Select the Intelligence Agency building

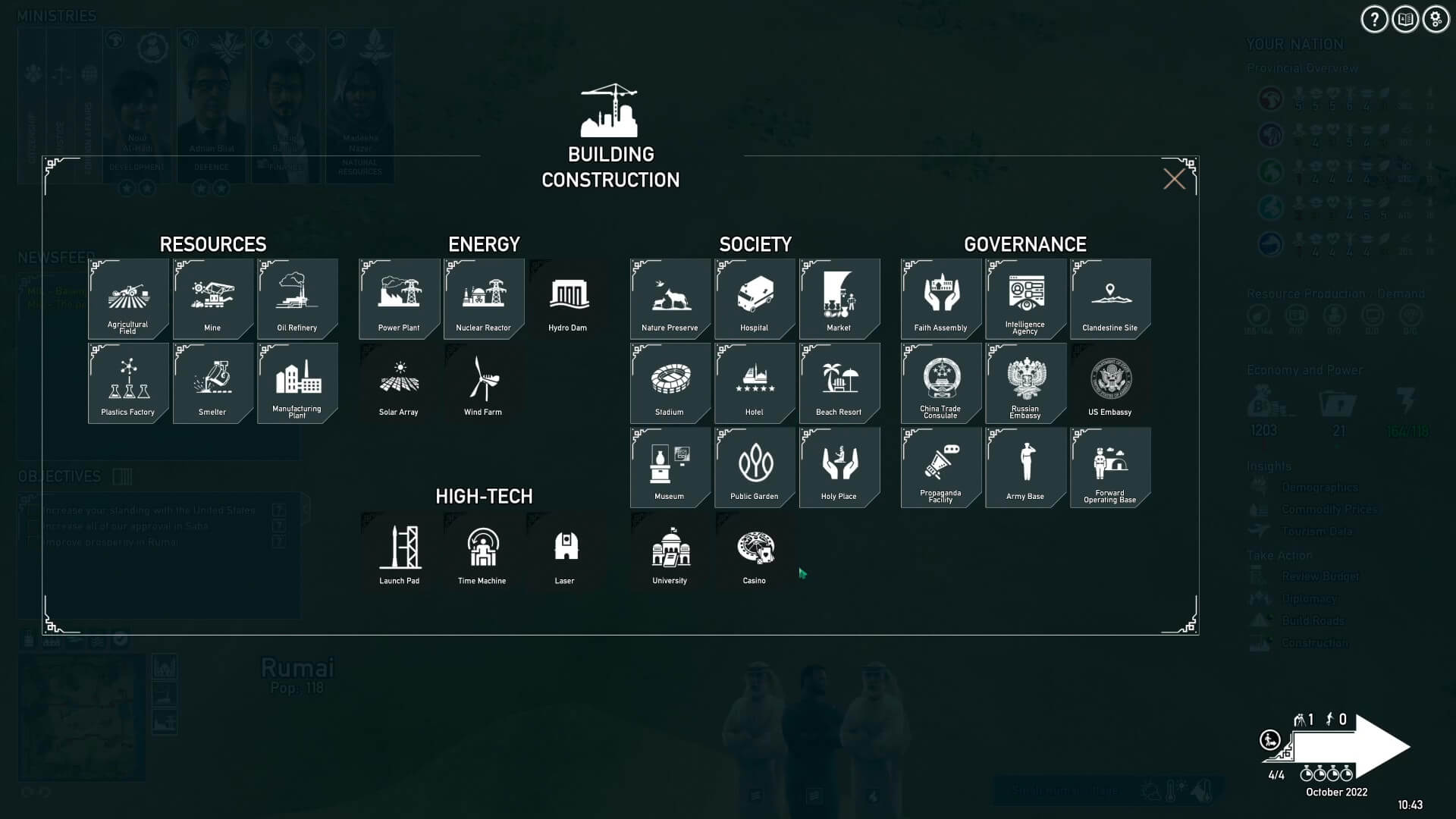coord(1025,298)
